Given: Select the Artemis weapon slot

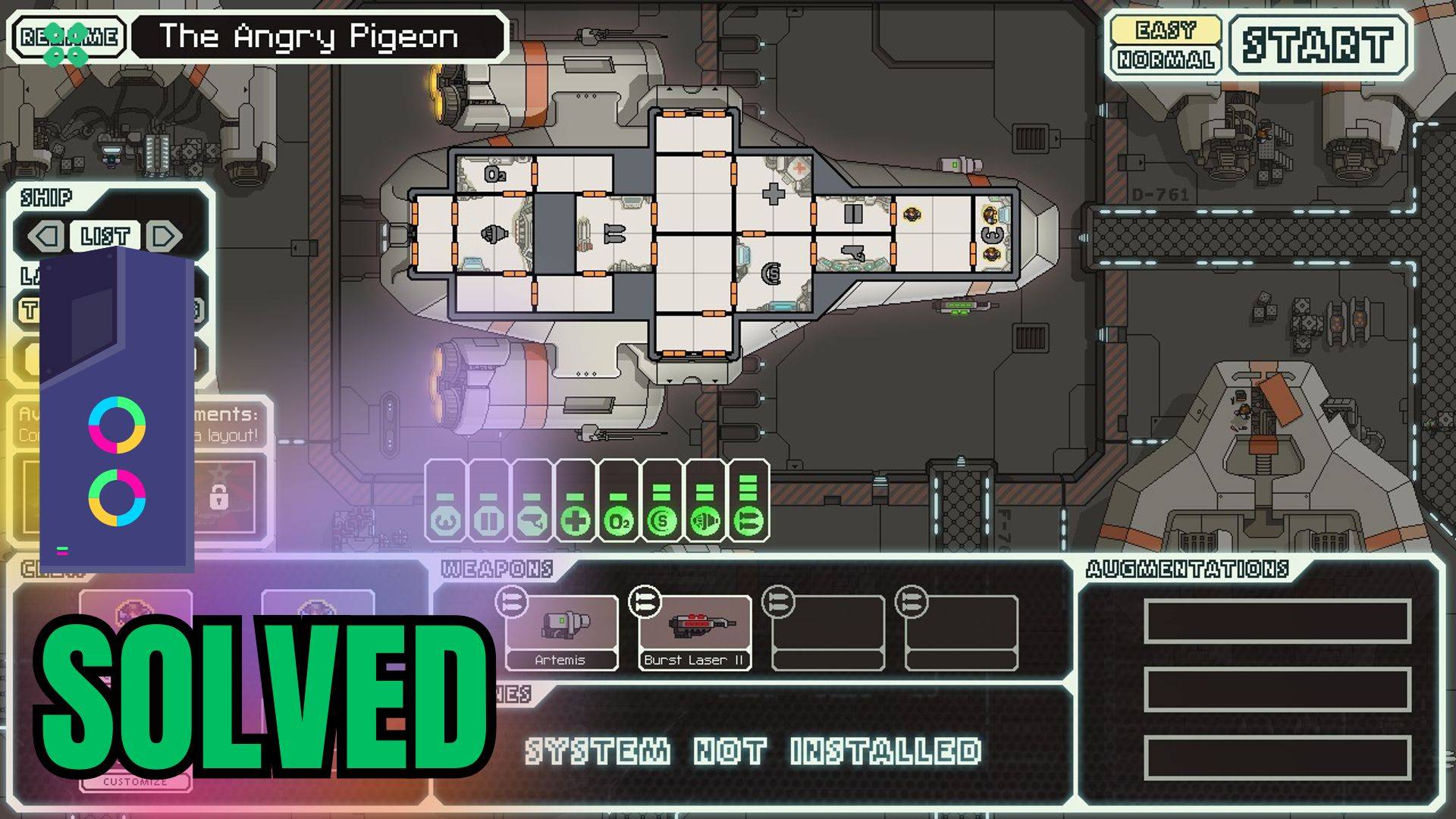Looking at the screenshot, I should 561,632.
